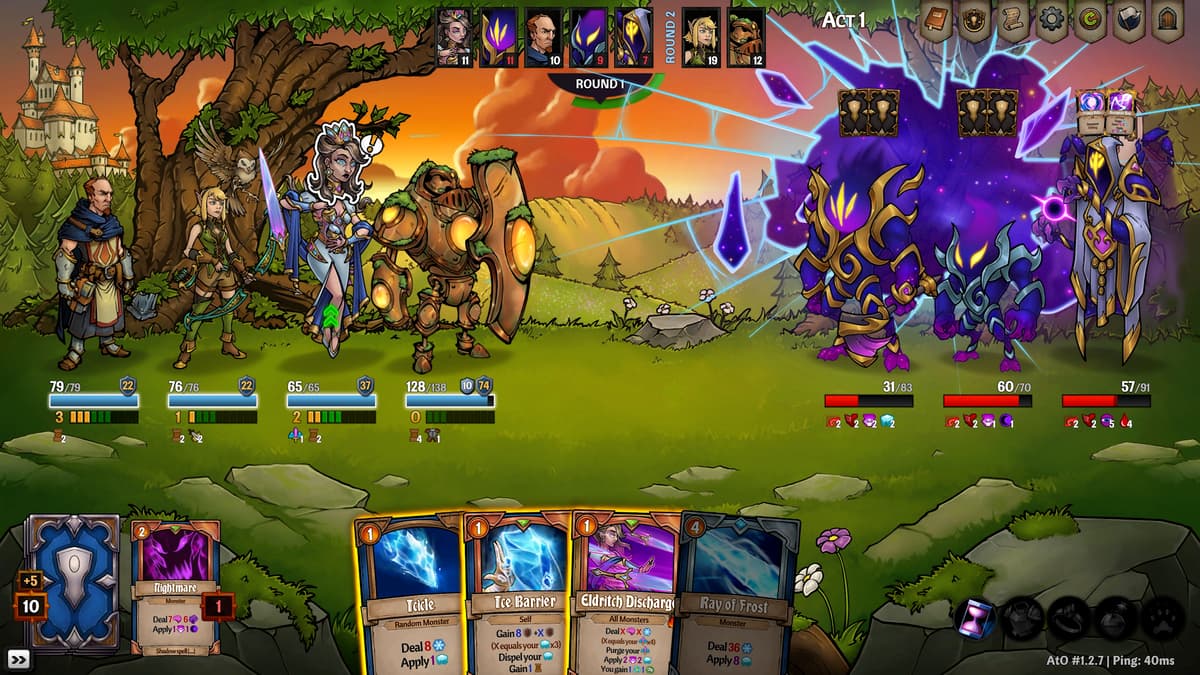Select the golem portrait in turn order
This screenshot has height=675, width=1200.
coord(746,37)
